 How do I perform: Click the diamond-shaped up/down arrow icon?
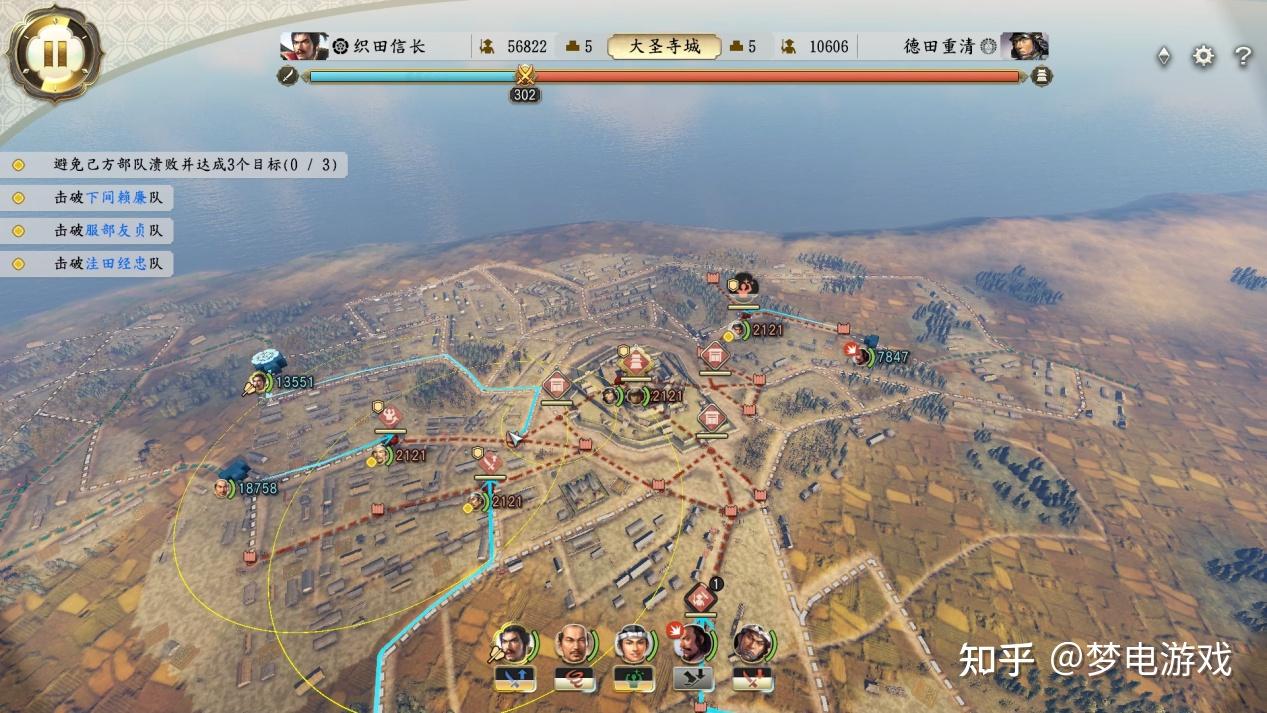1164,57
